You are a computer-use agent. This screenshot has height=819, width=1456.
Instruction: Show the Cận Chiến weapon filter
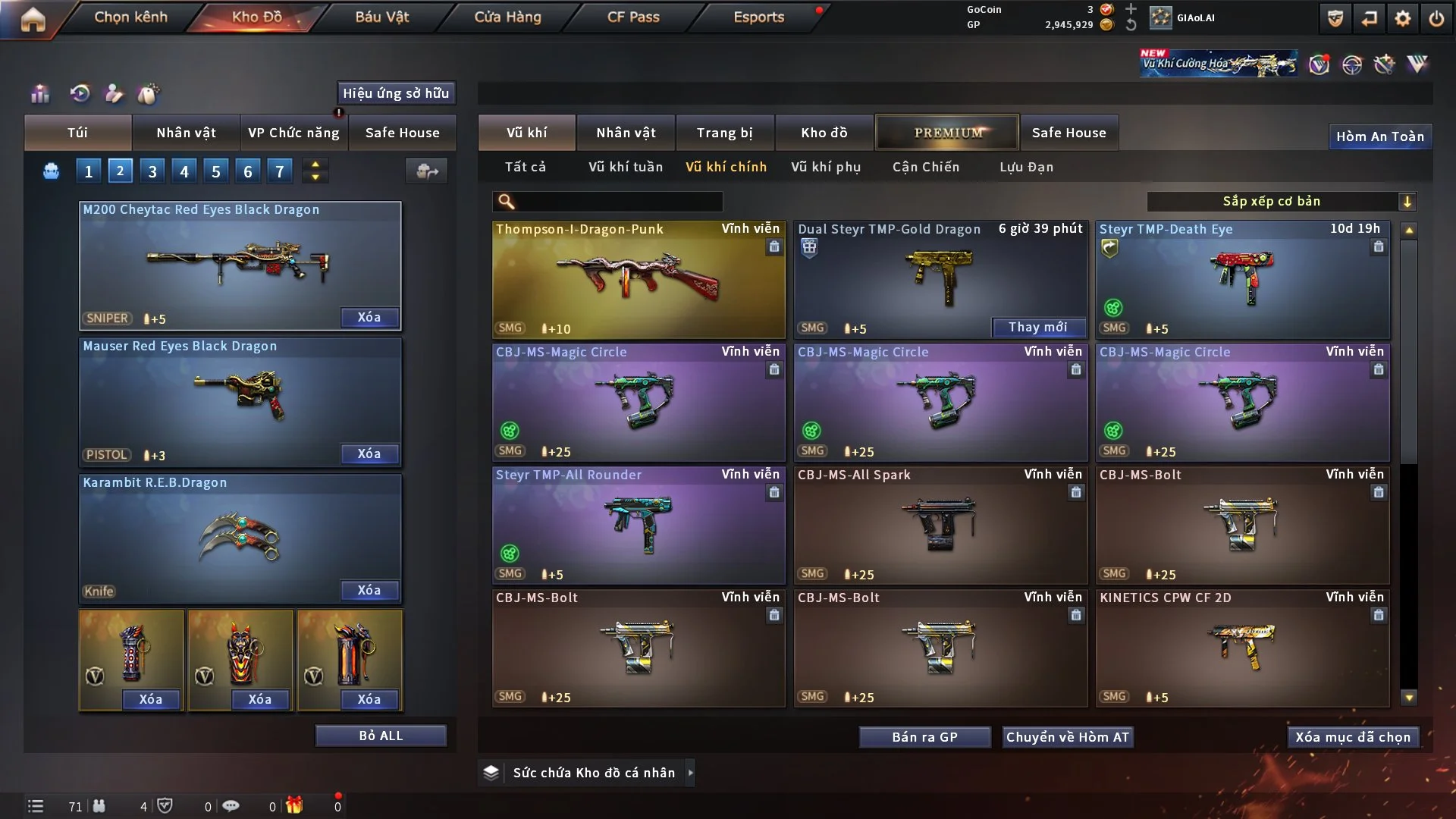[926, 167]
